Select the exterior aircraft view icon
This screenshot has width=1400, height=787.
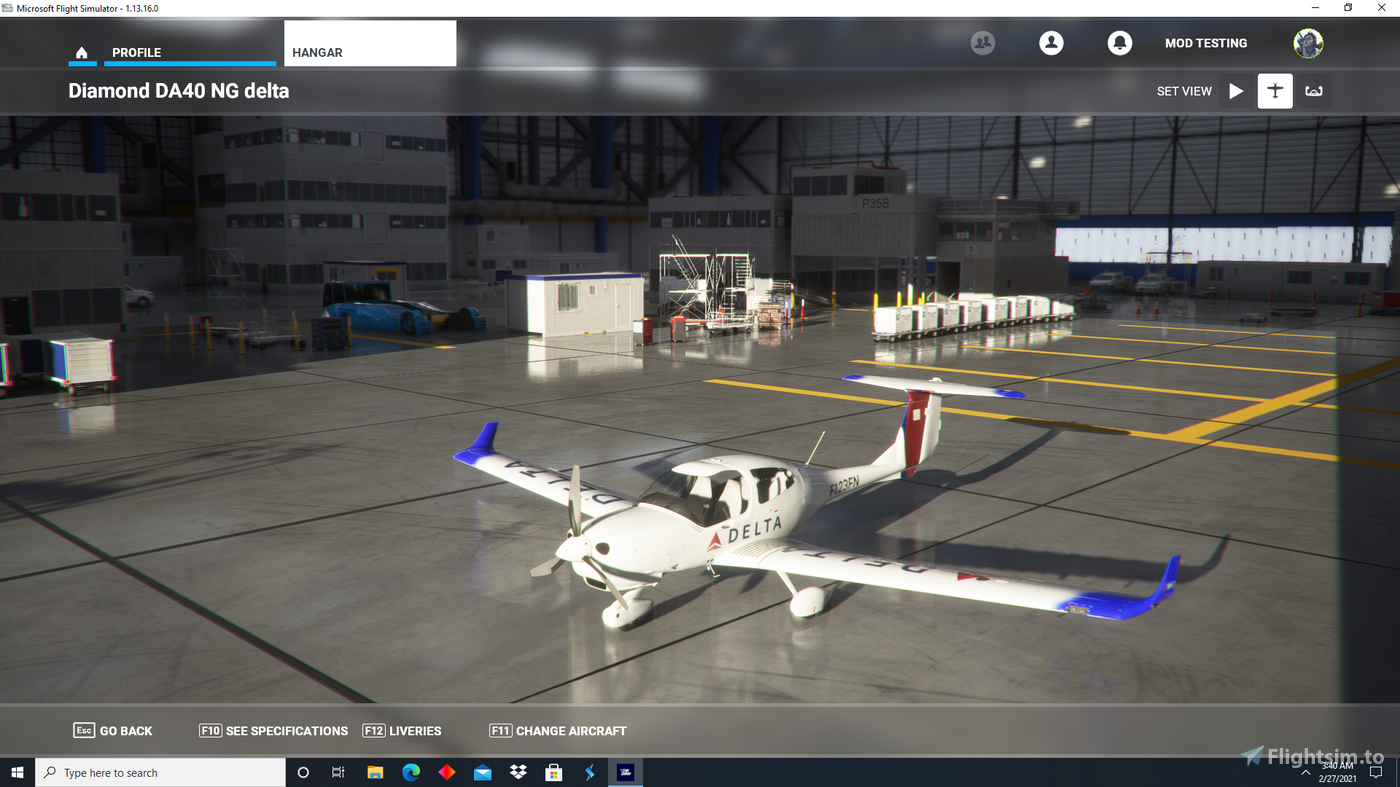pos(1274,90)
